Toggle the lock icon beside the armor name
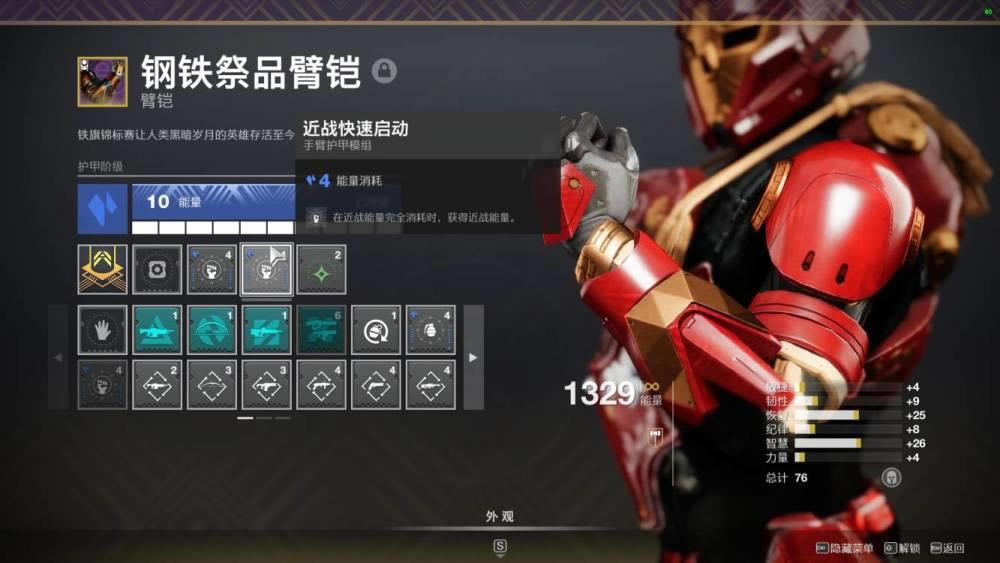 [384, 71]
